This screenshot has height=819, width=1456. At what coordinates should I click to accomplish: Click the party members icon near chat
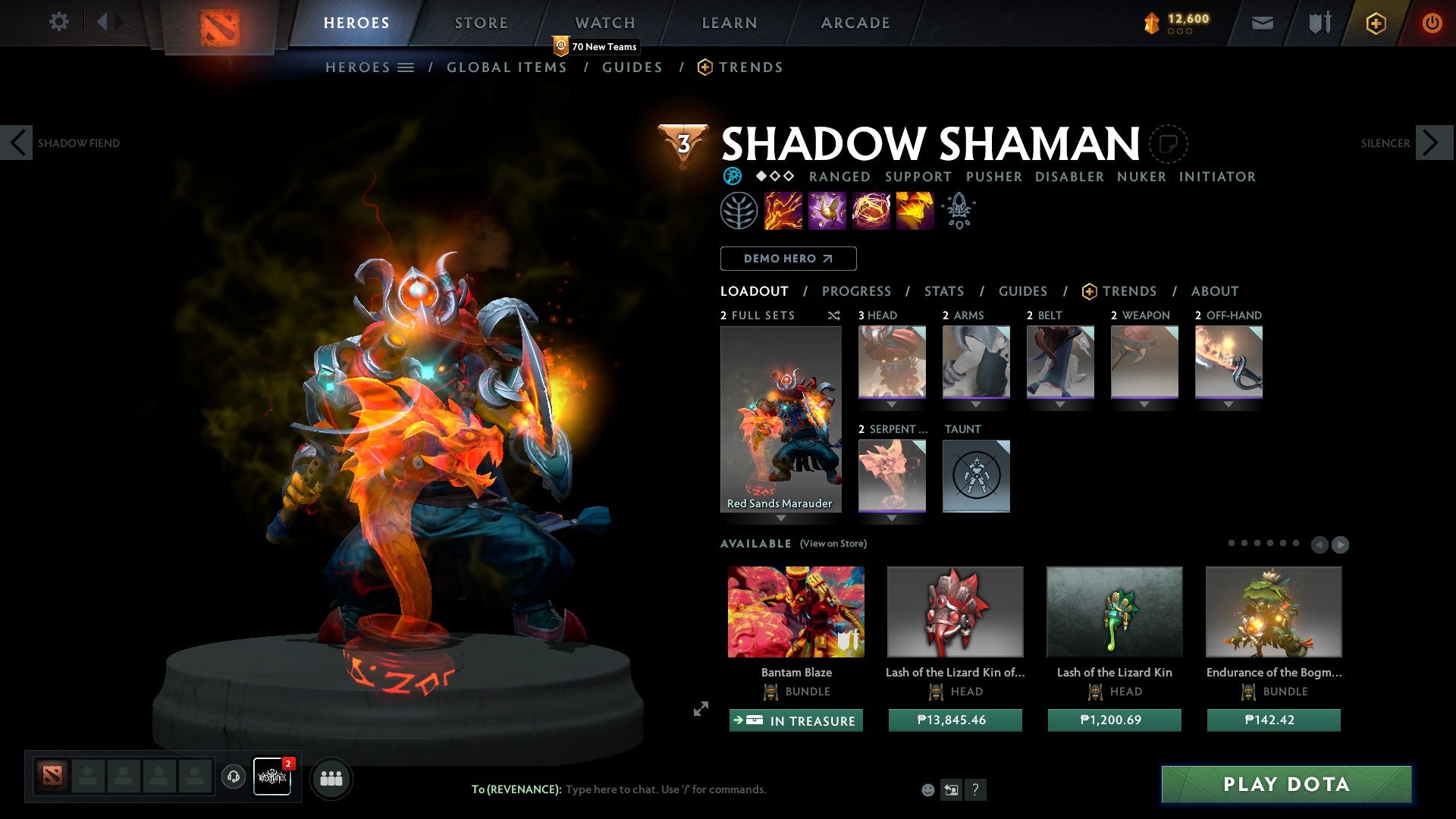331,778
